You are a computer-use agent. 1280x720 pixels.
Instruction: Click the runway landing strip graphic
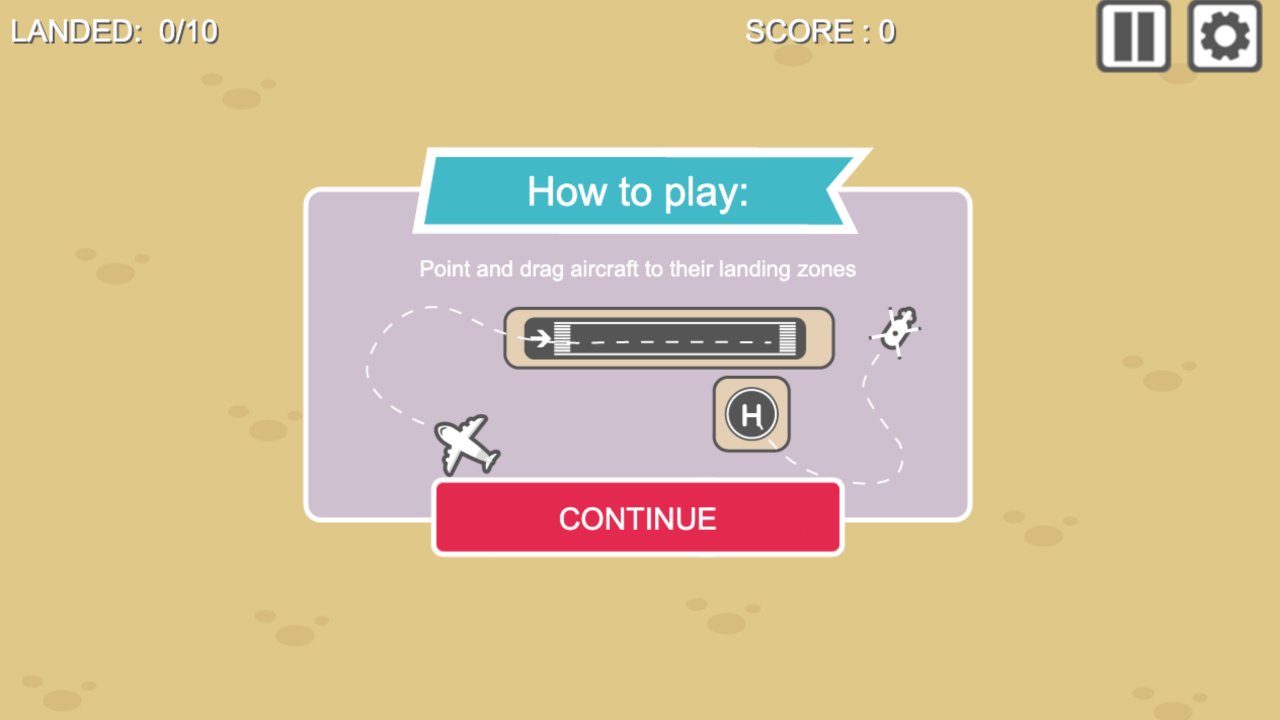point(668,338)
